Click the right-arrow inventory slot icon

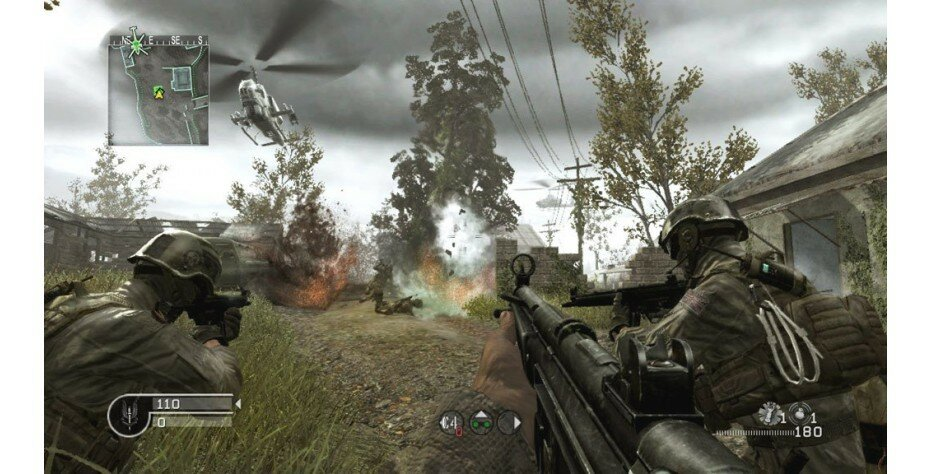tap(509, 422)
